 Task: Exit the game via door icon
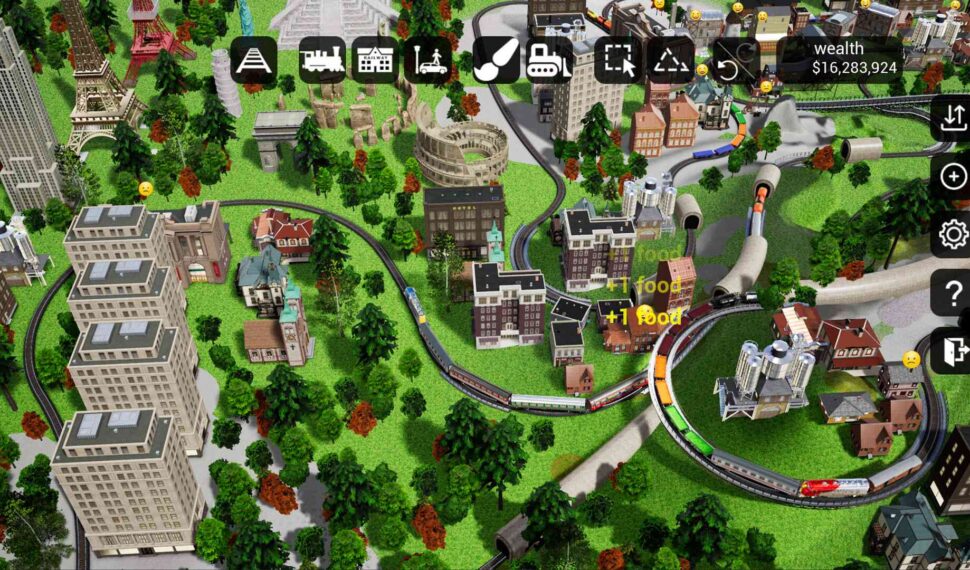tap(953, 351)
